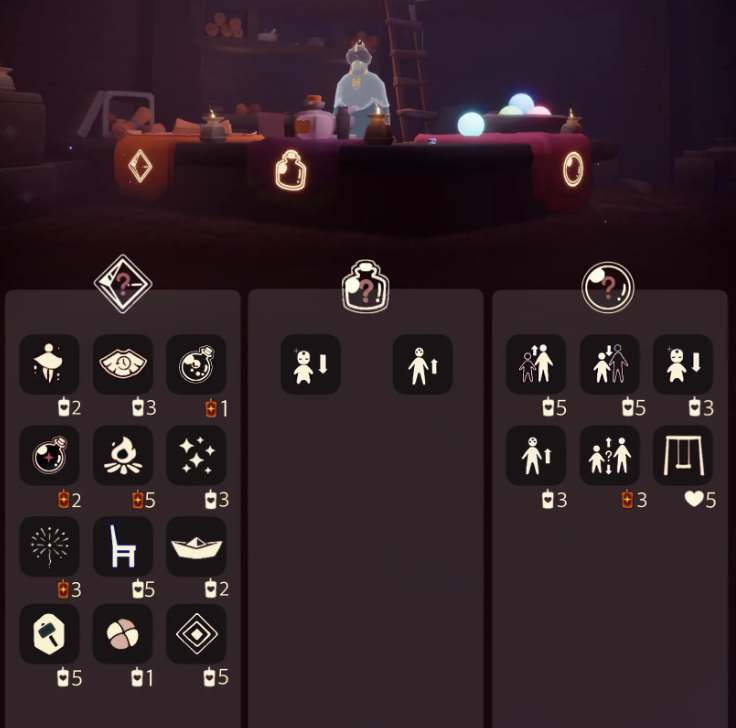Select the two figures with question mark
Image resolution: width=736 pixels, height=728 pixels.
[610, 455]
